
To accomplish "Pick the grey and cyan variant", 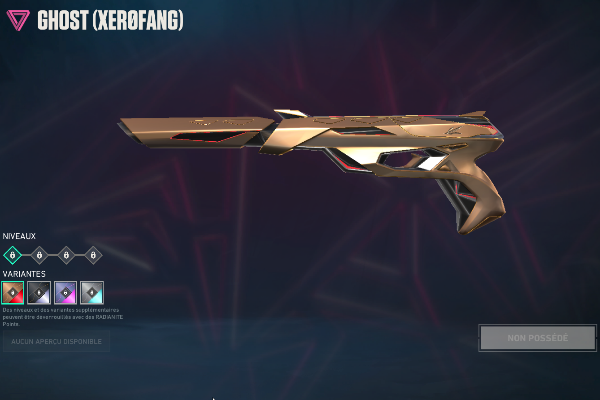I will tap(92, 292).
